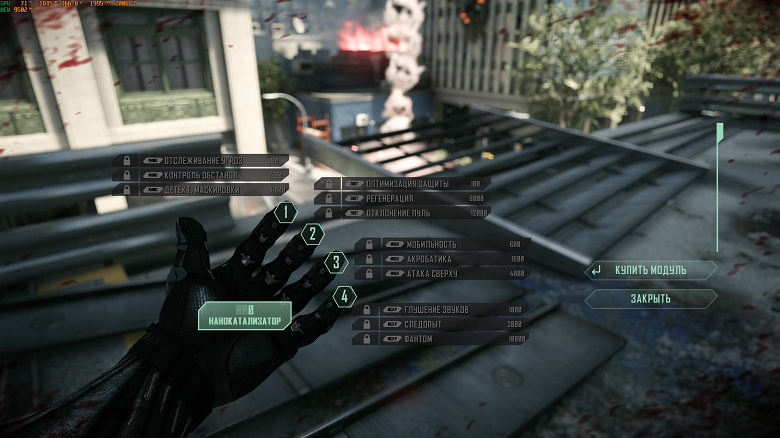Select finger slot hexagon 4
The height and width of the screenshot is (438, 780).
[x=344, y=296]
